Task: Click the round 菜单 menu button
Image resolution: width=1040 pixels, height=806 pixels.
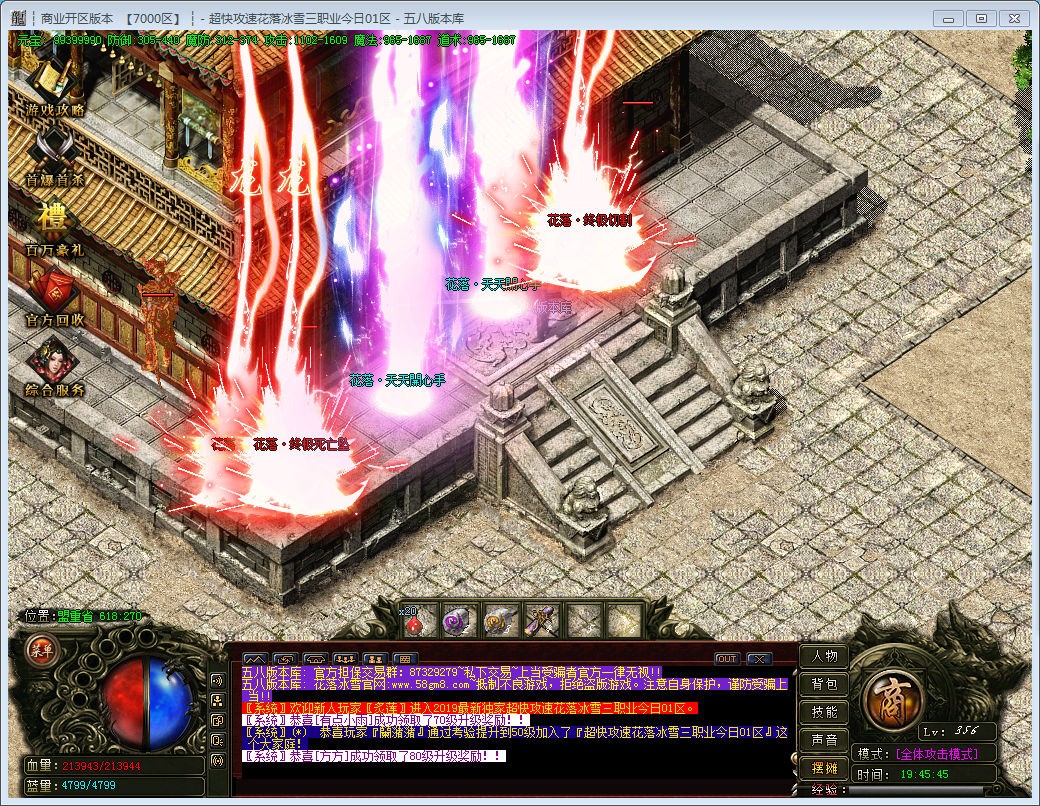Action: 43,650
